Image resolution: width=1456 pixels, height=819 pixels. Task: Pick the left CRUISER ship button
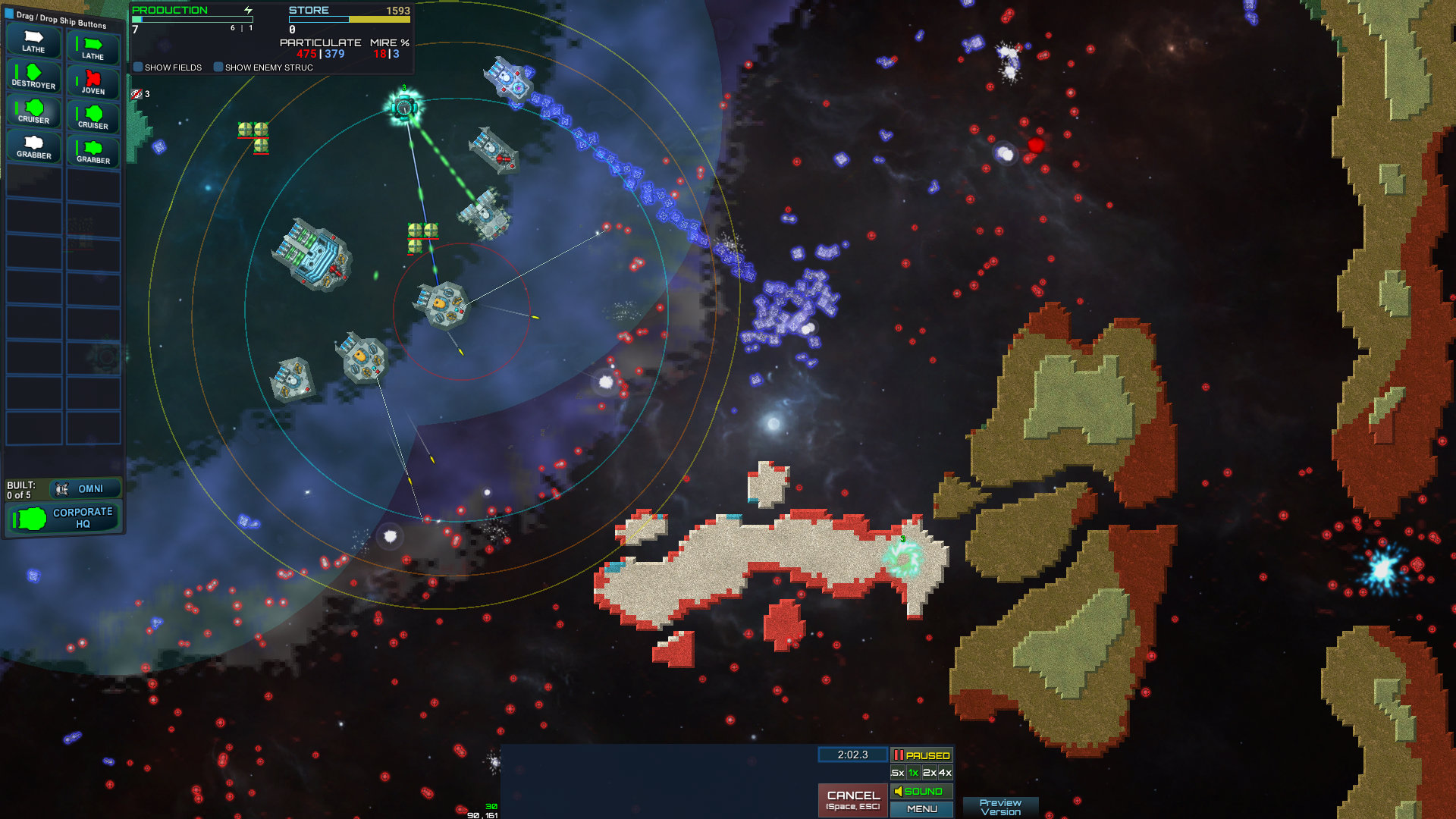point(33,111)
